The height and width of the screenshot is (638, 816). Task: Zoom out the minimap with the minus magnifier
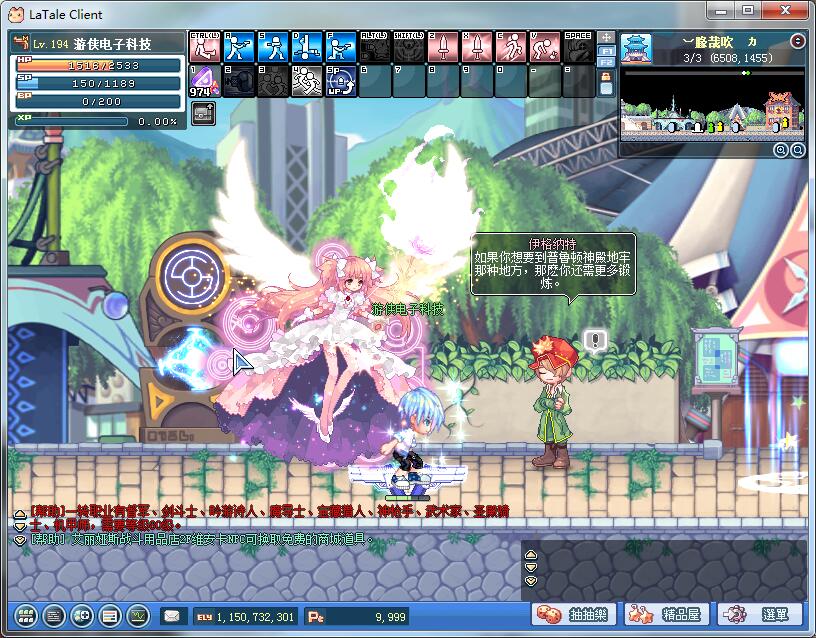coord(797,150)
